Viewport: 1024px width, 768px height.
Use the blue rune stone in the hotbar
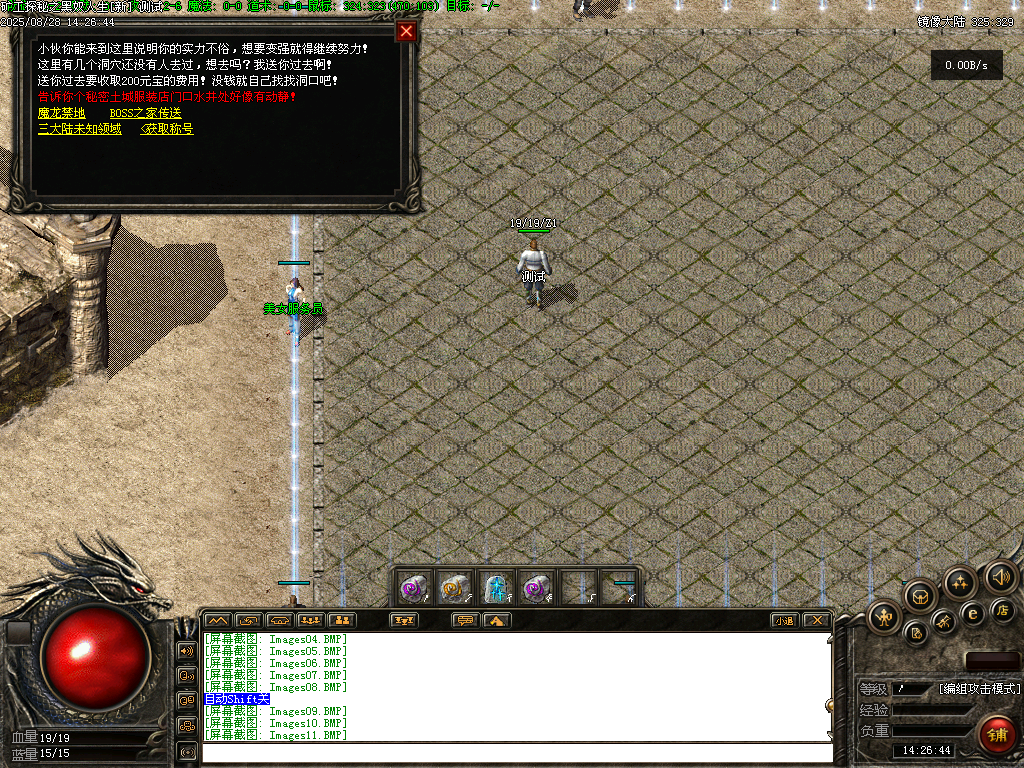(497, 588)
